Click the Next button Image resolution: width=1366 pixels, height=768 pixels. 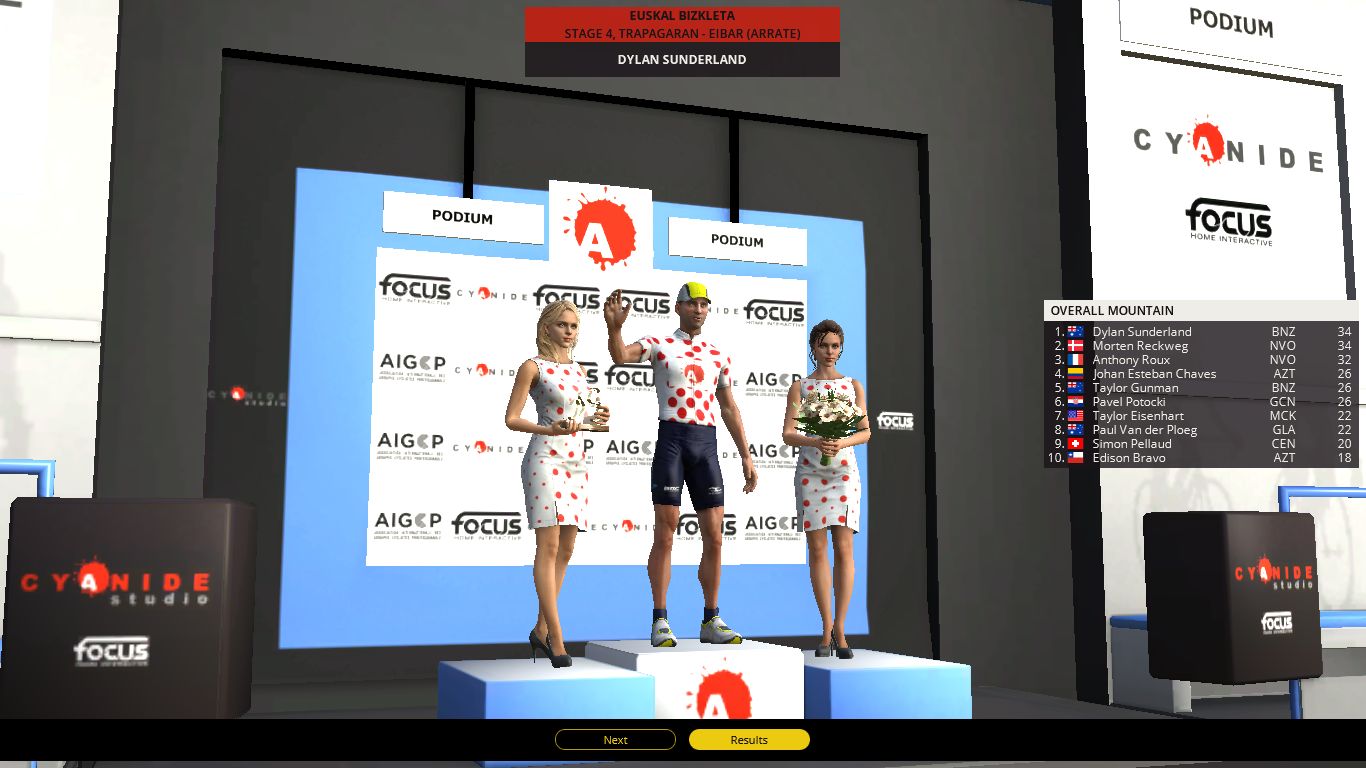[614, 739]
